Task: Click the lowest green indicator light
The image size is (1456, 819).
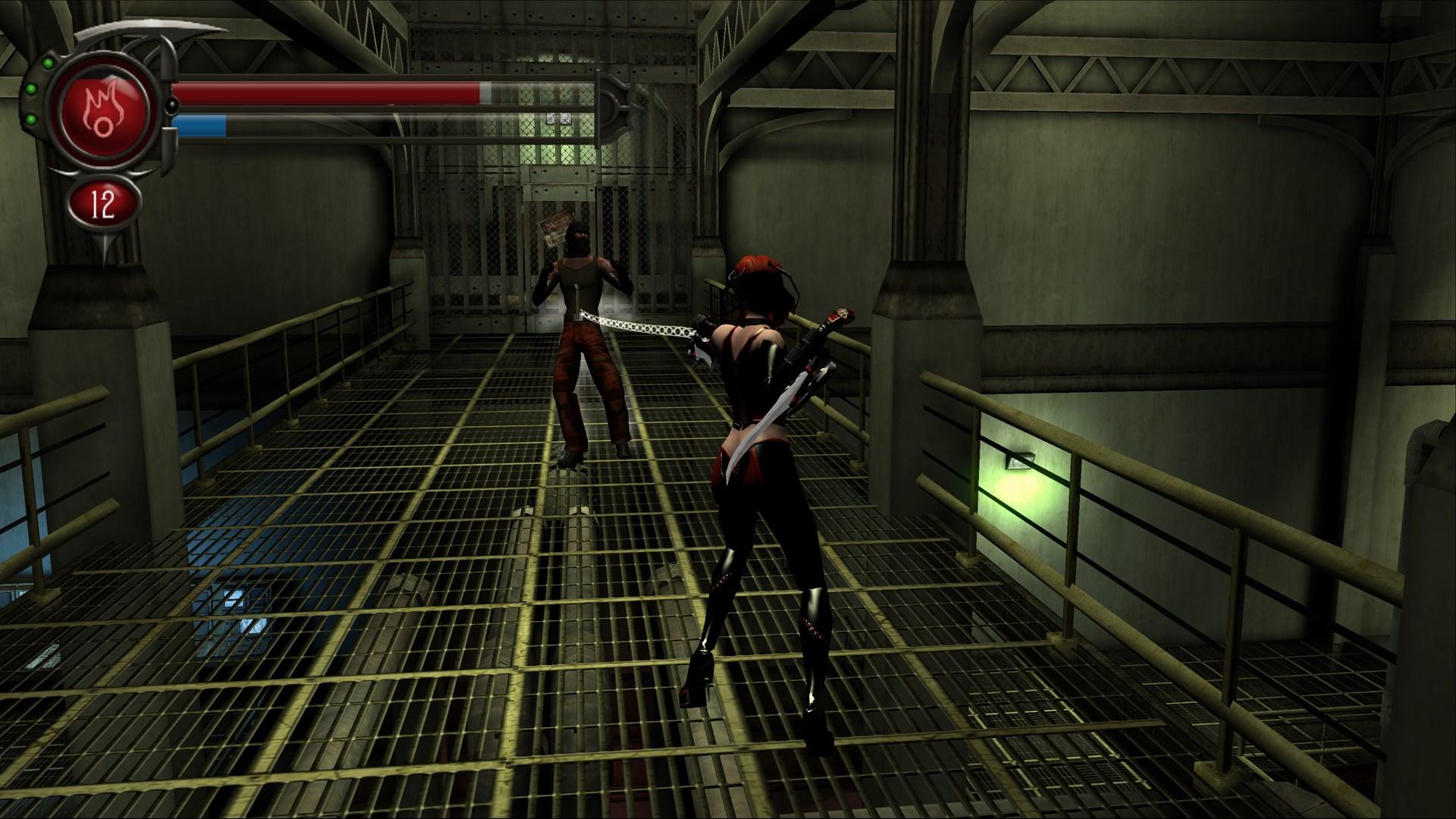Action: coord(32,120)
